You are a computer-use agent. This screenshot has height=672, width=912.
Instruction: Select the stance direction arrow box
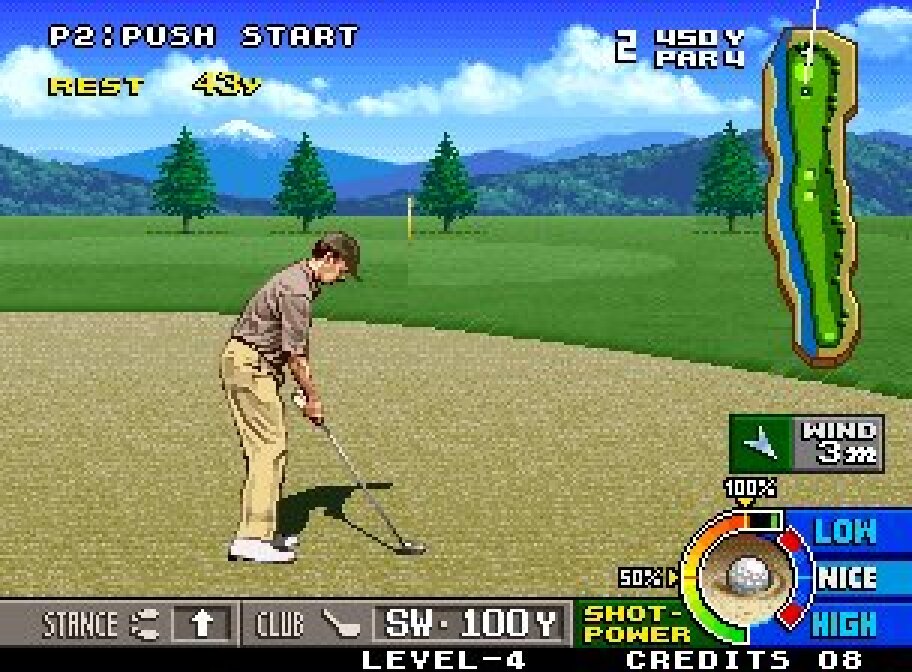coord(203,624)
